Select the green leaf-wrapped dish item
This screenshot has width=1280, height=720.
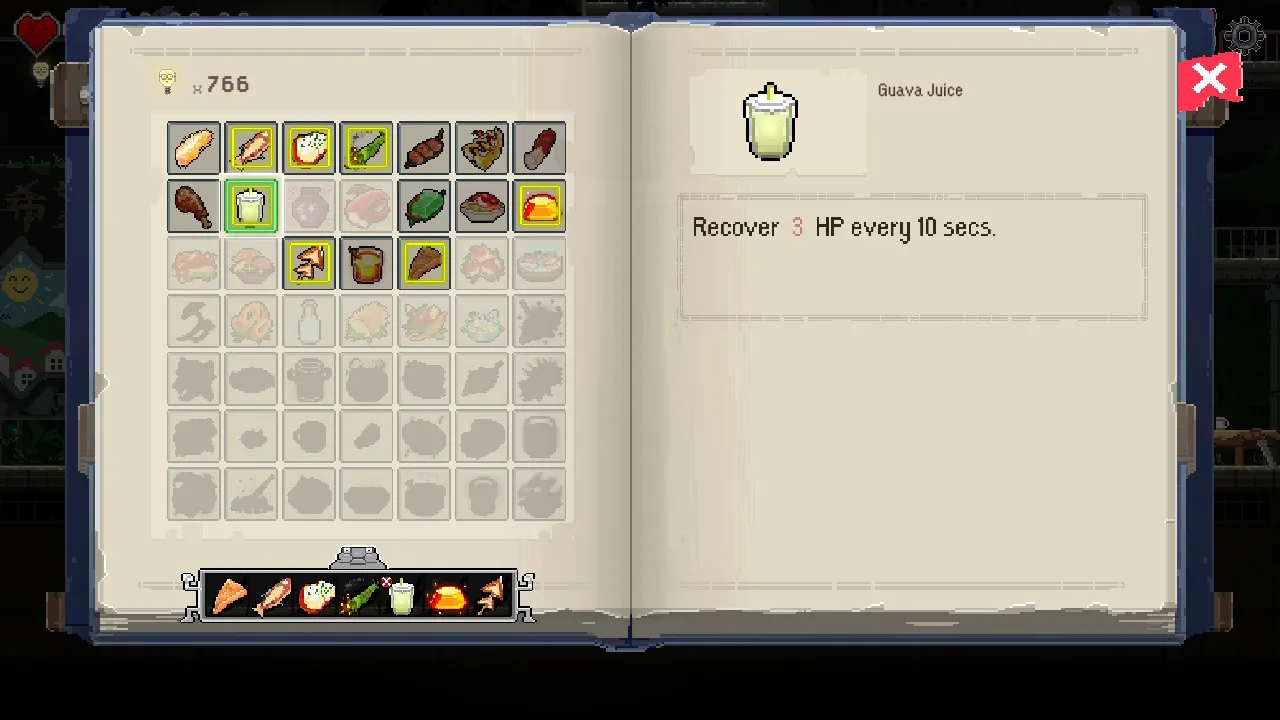423,205
